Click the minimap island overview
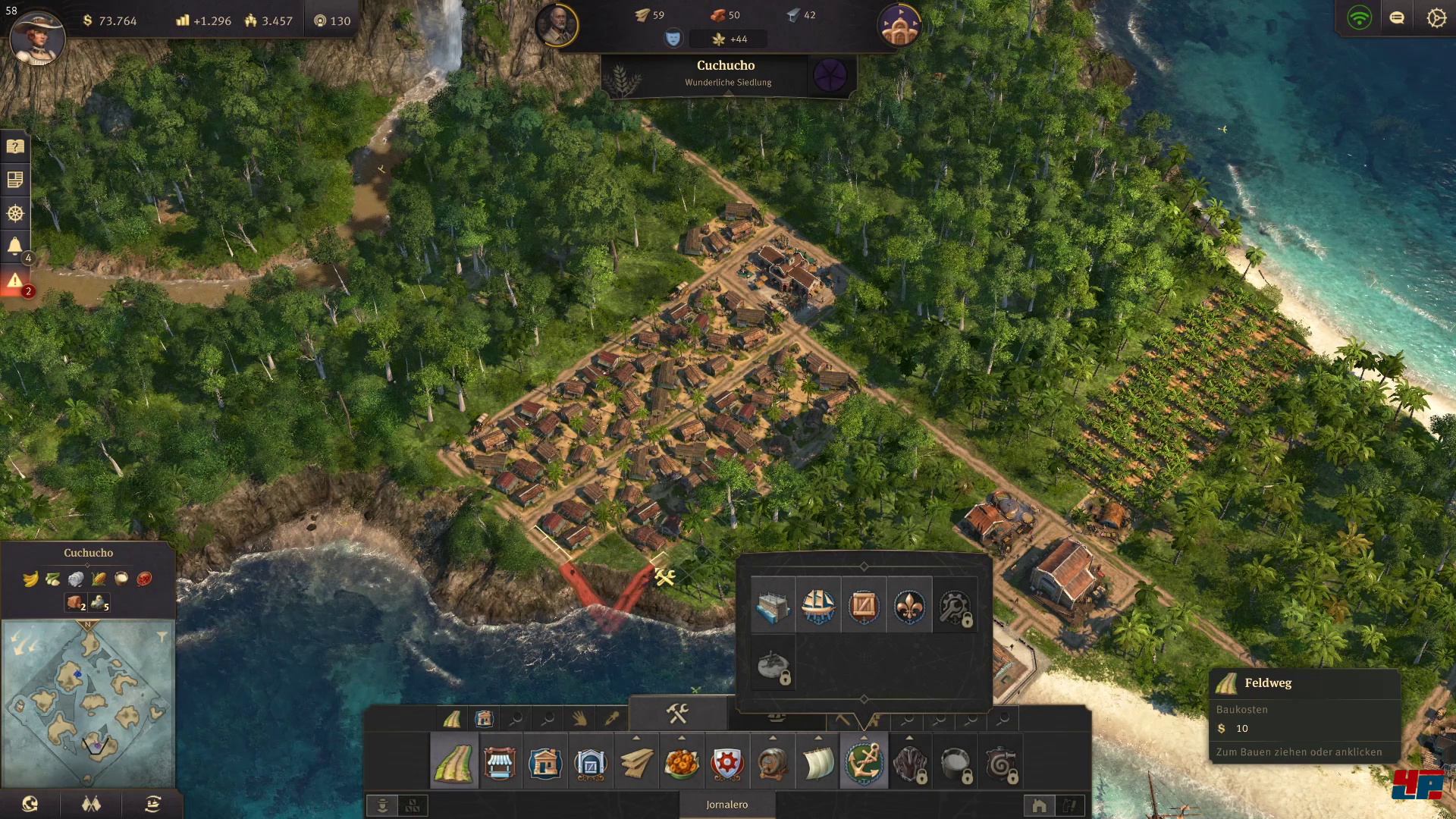This screenshot has height=819, width=1456. pyautogui.click(x=88, y=703)
